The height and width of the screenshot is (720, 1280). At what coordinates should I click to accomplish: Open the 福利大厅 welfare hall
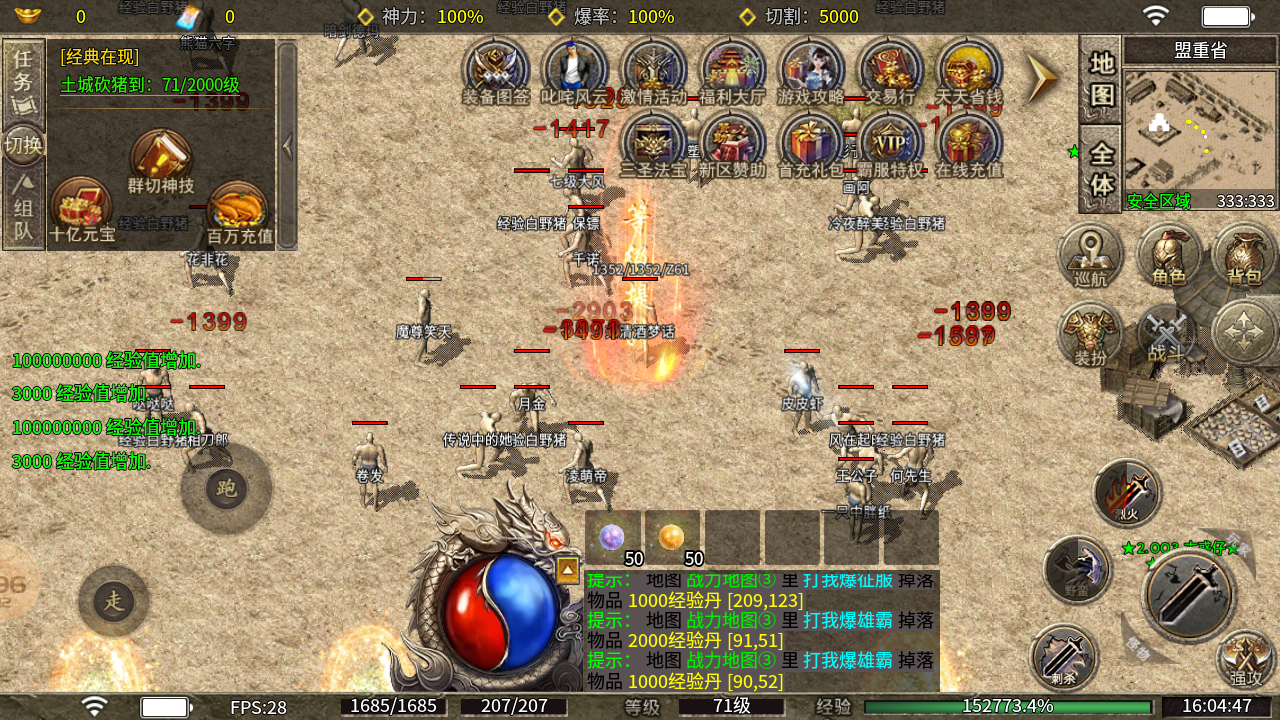(x=733, y=70)
